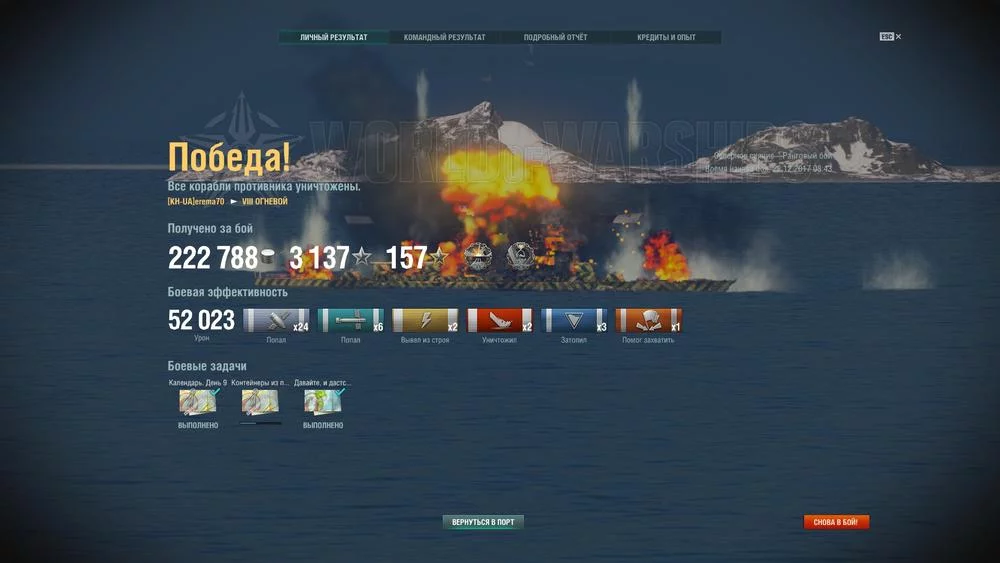1000x563 pixels.
Task: Click Вернуться в порт button
Action: coord(483,522)
